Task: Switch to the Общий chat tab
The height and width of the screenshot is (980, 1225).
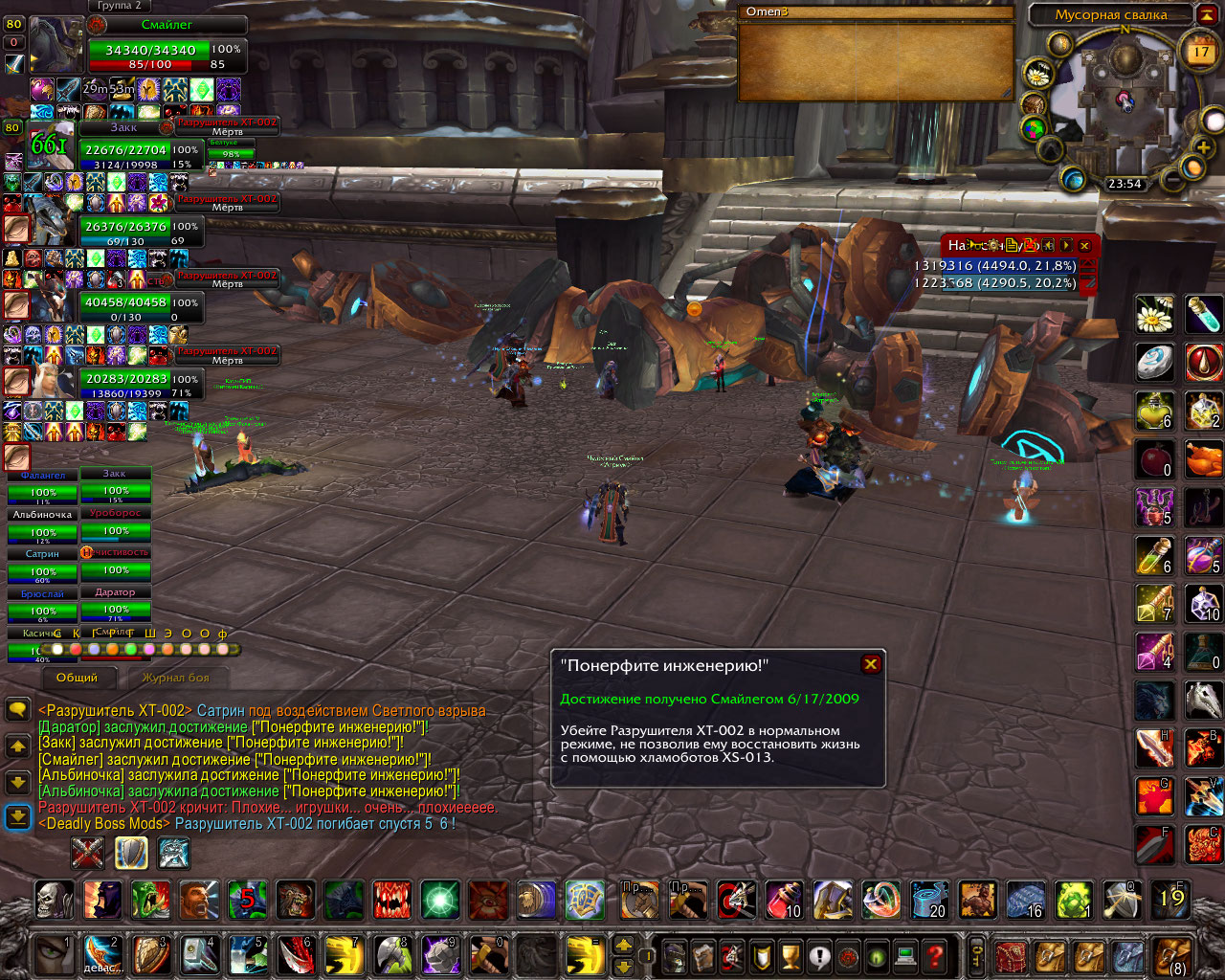Action: tap(78, 678)
